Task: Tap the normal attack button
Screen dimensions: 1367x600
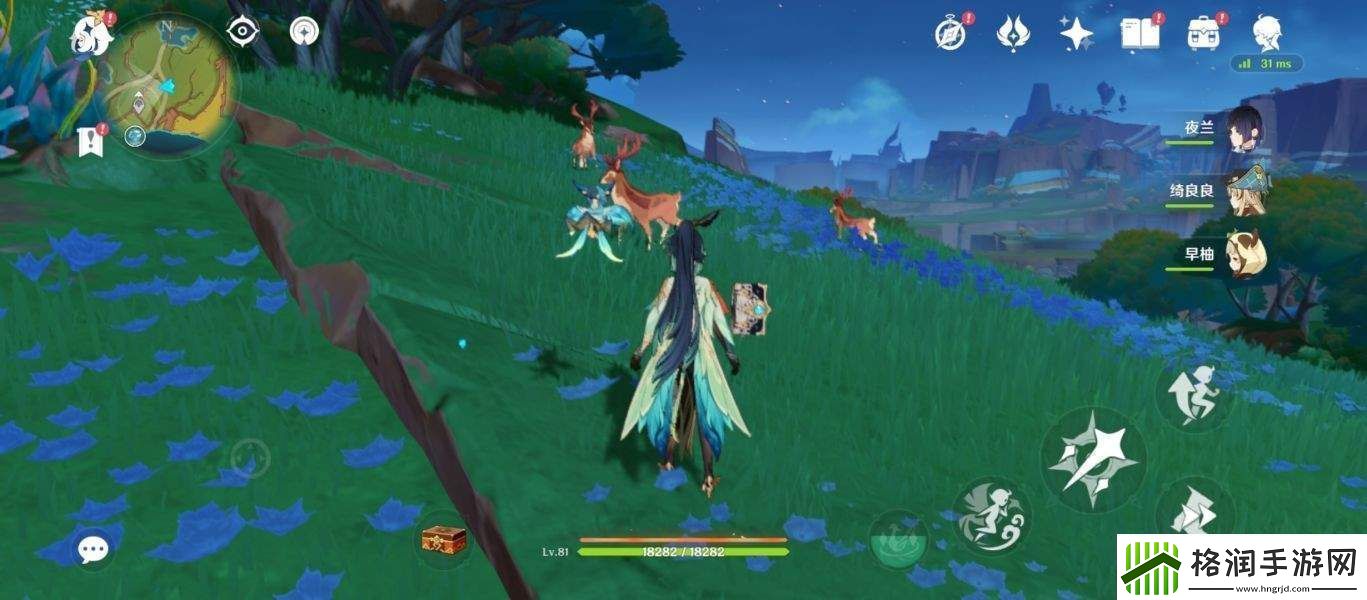Action: pyautogui.click(x=1093, y=460)
